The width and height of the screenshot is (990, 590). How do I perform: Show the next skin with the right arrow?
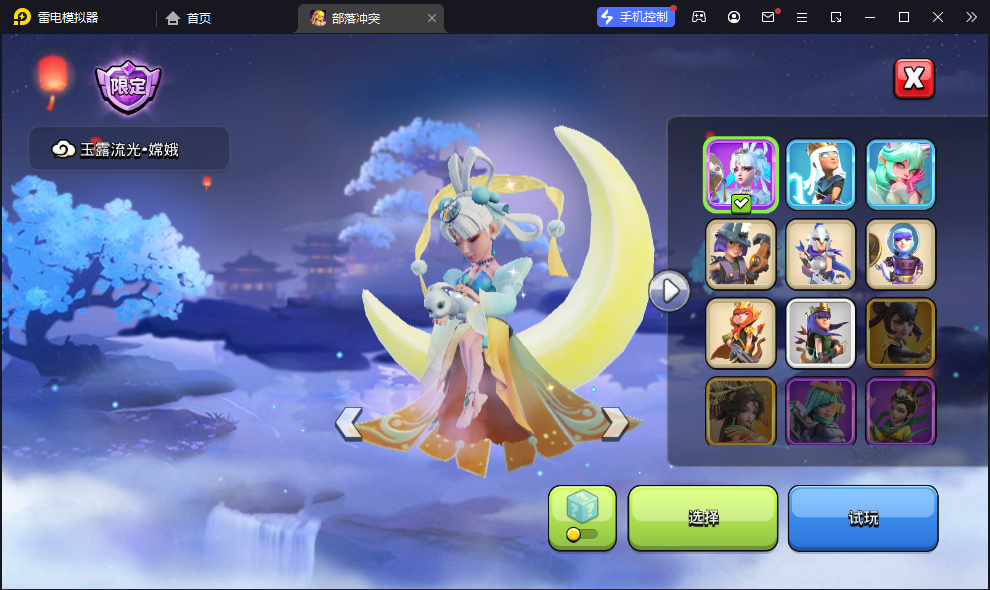614,423
